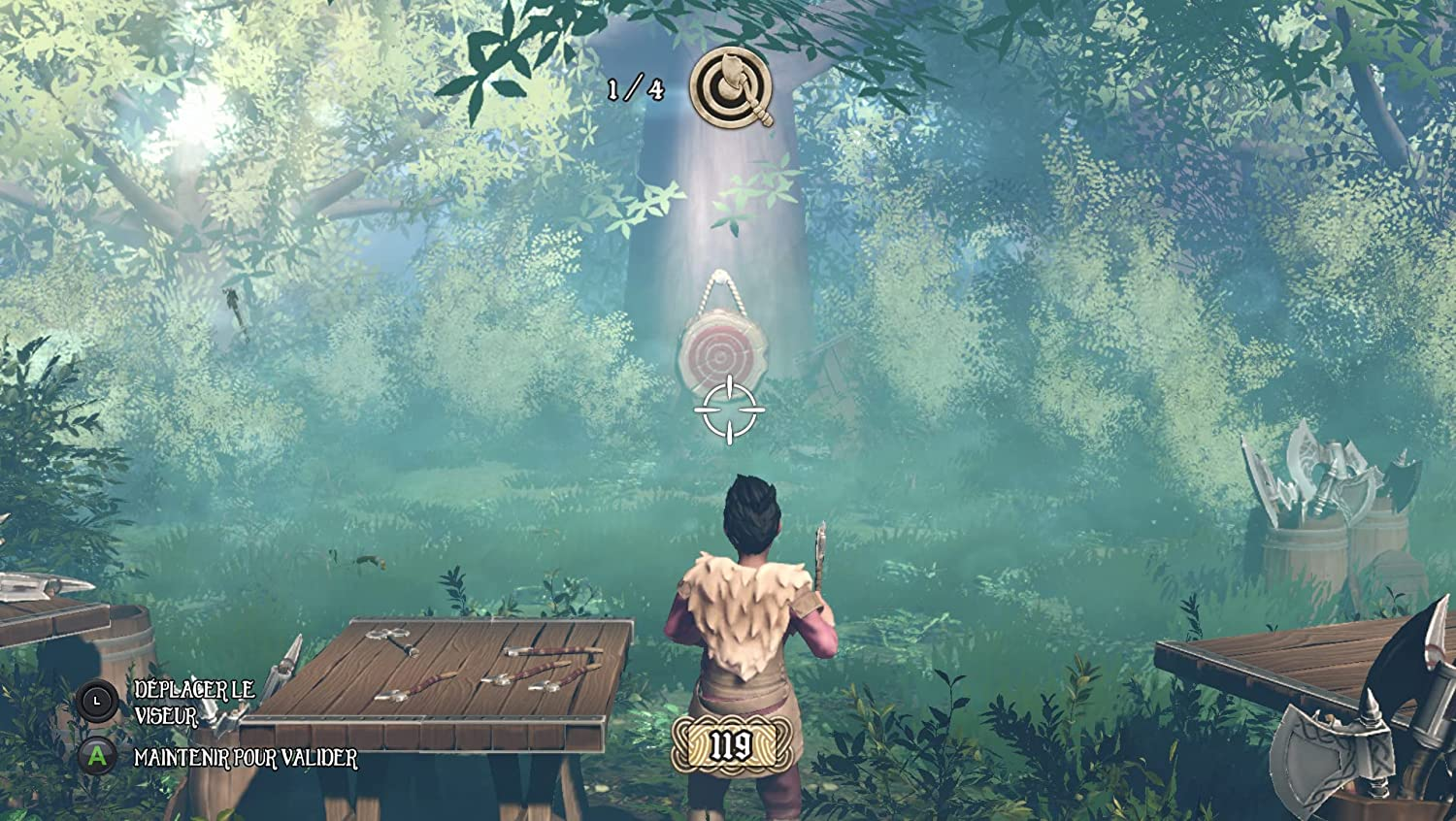Click the 119 score banner
Viewport: 1456px width, 821px height.
point(732,742)
